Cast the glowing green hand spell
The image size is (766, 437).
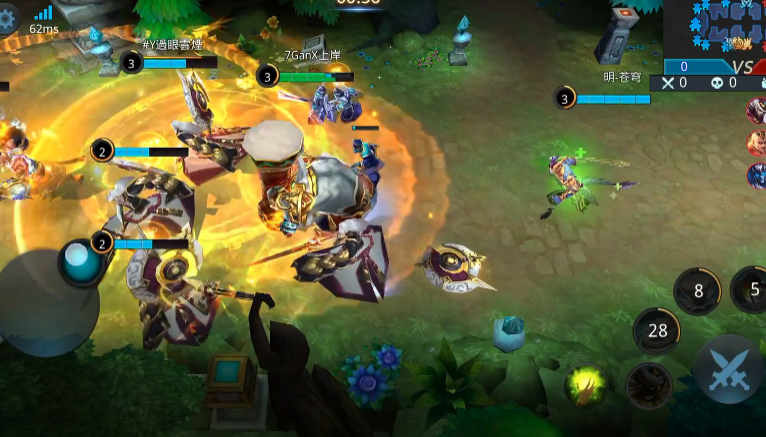[586, 386]
